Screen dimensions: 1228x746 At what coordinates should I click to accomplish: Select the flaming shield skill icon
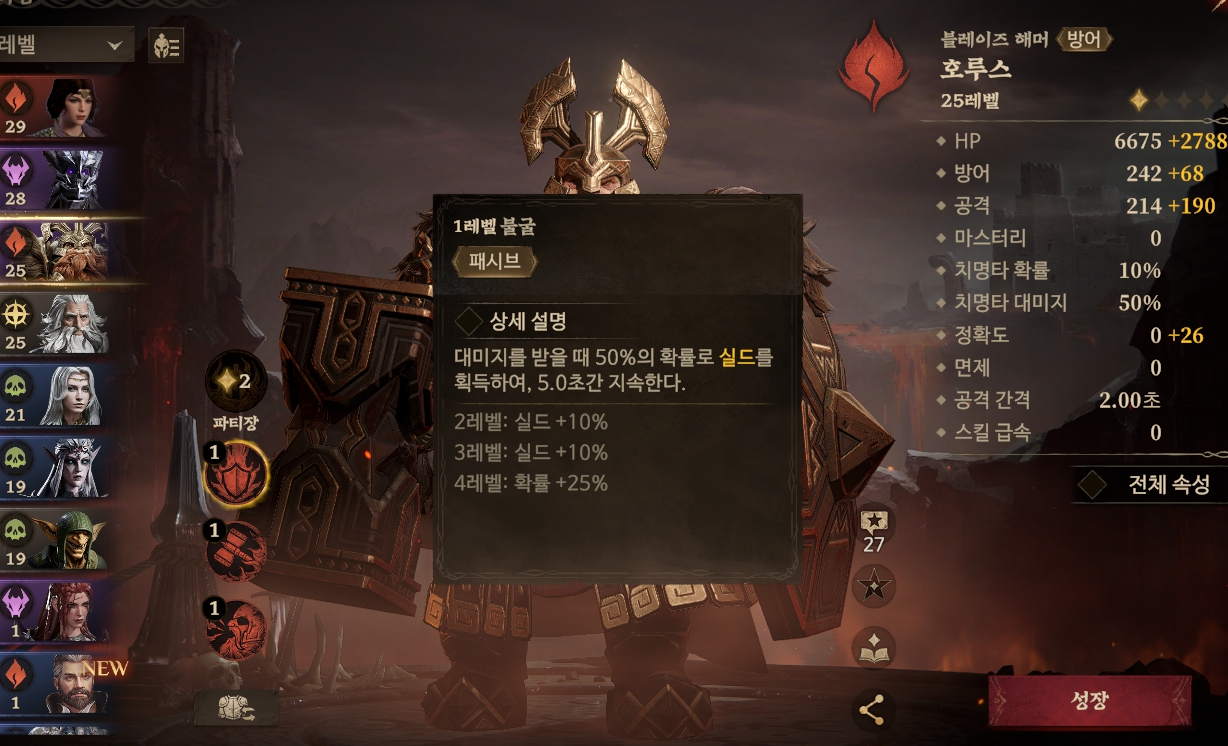click(x=236, y=473)
